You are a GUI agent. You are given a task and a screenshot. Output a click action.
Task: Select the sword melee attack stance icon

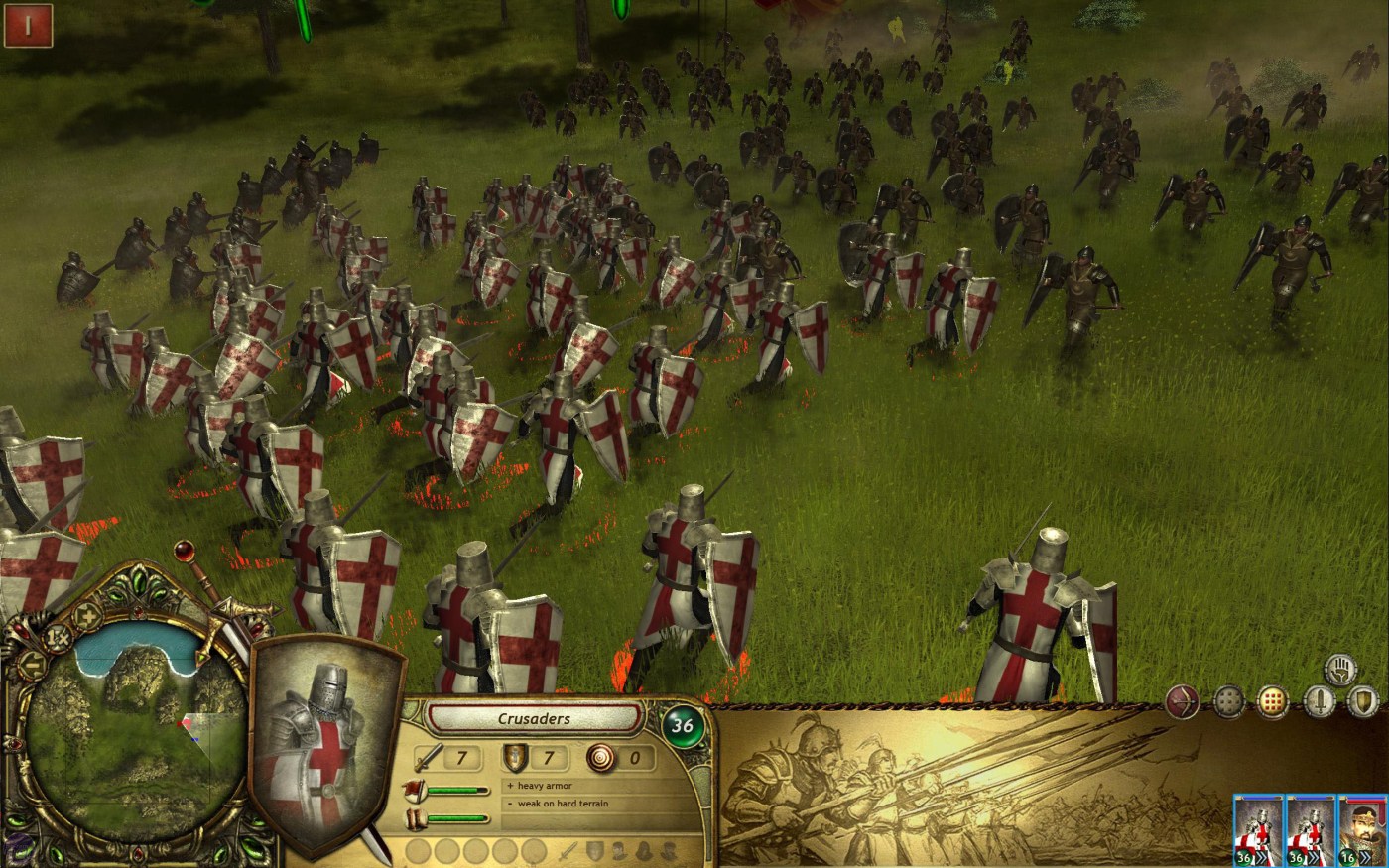coord(1320,702)
